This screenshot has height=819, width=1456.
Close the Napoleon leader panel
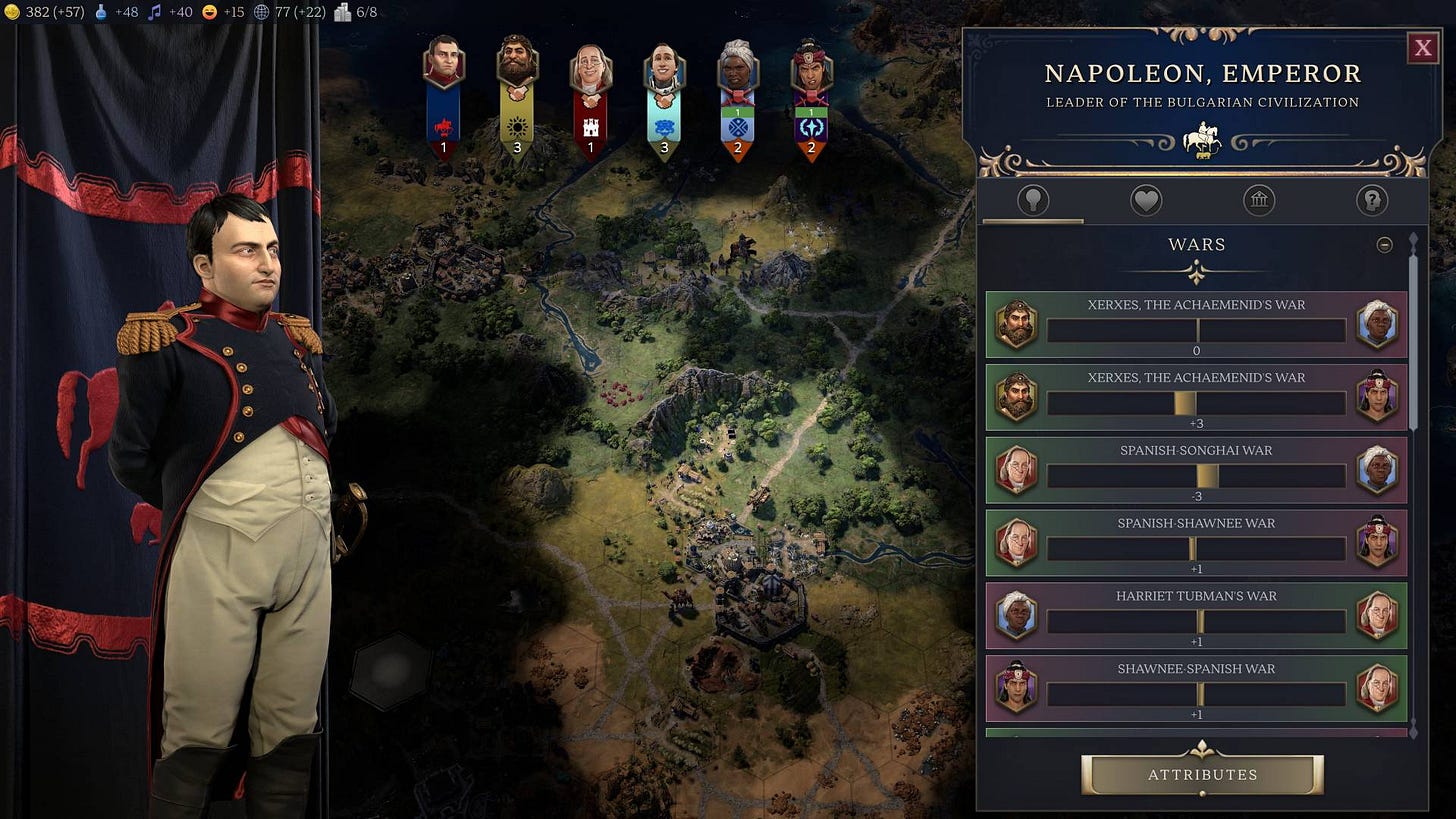click(1422, 46)
